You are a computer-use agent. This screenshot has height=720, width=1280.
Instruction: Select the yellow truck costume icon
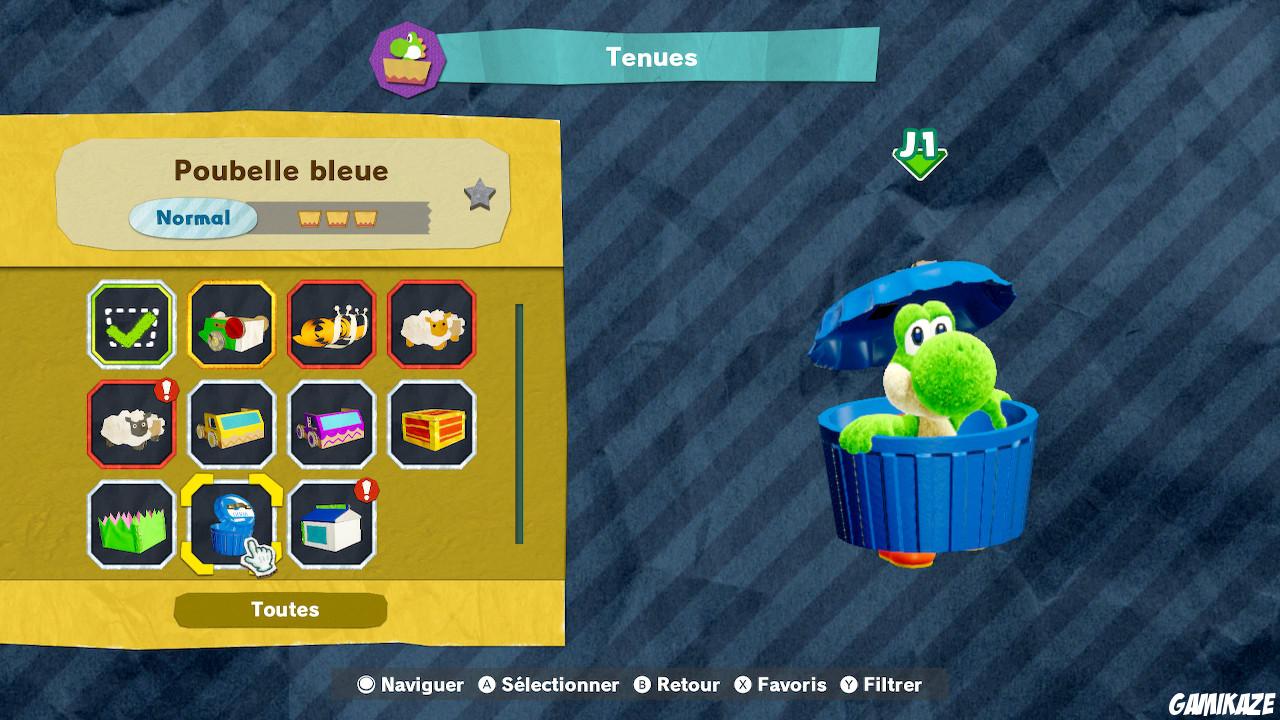[x=231, y=425]
